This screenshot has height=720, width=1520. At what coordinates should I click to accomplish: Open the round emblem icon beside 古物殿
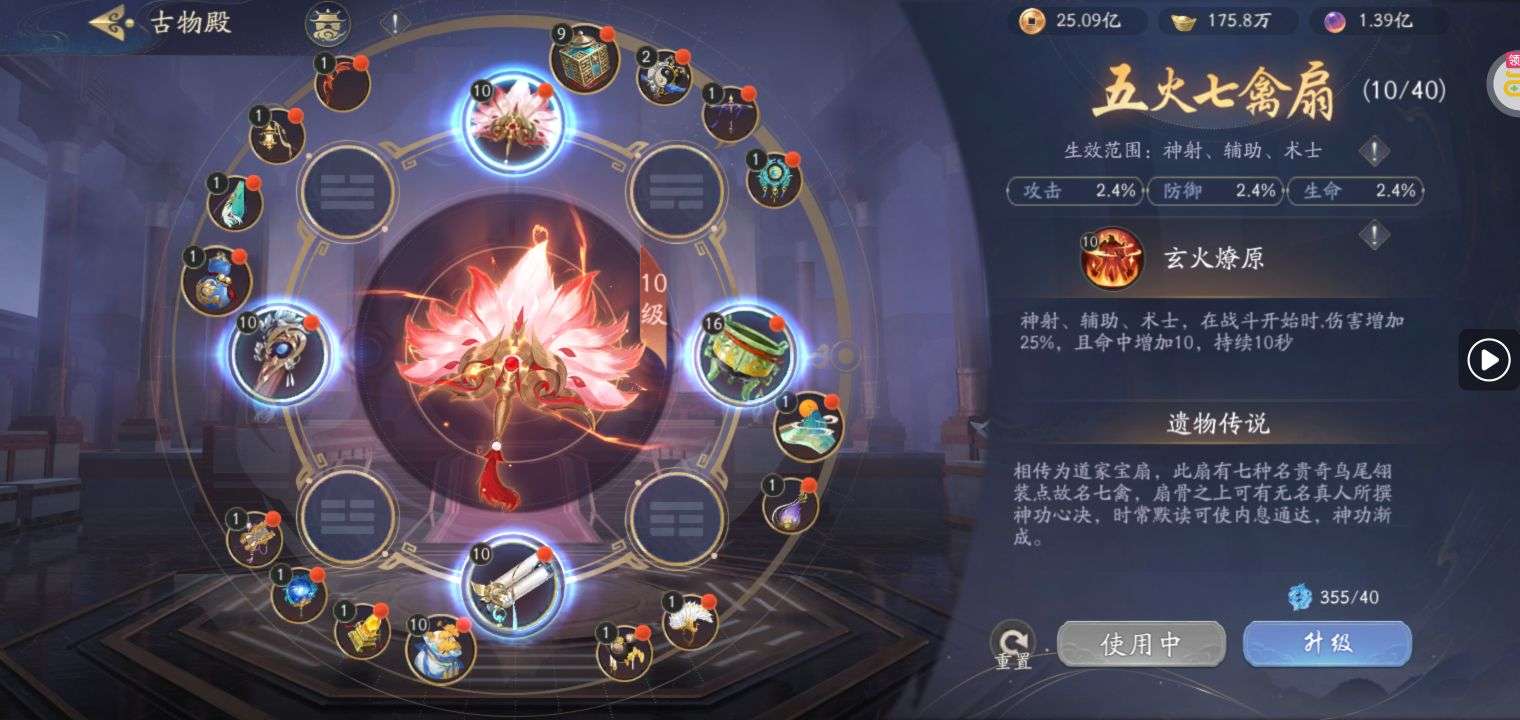327,22
